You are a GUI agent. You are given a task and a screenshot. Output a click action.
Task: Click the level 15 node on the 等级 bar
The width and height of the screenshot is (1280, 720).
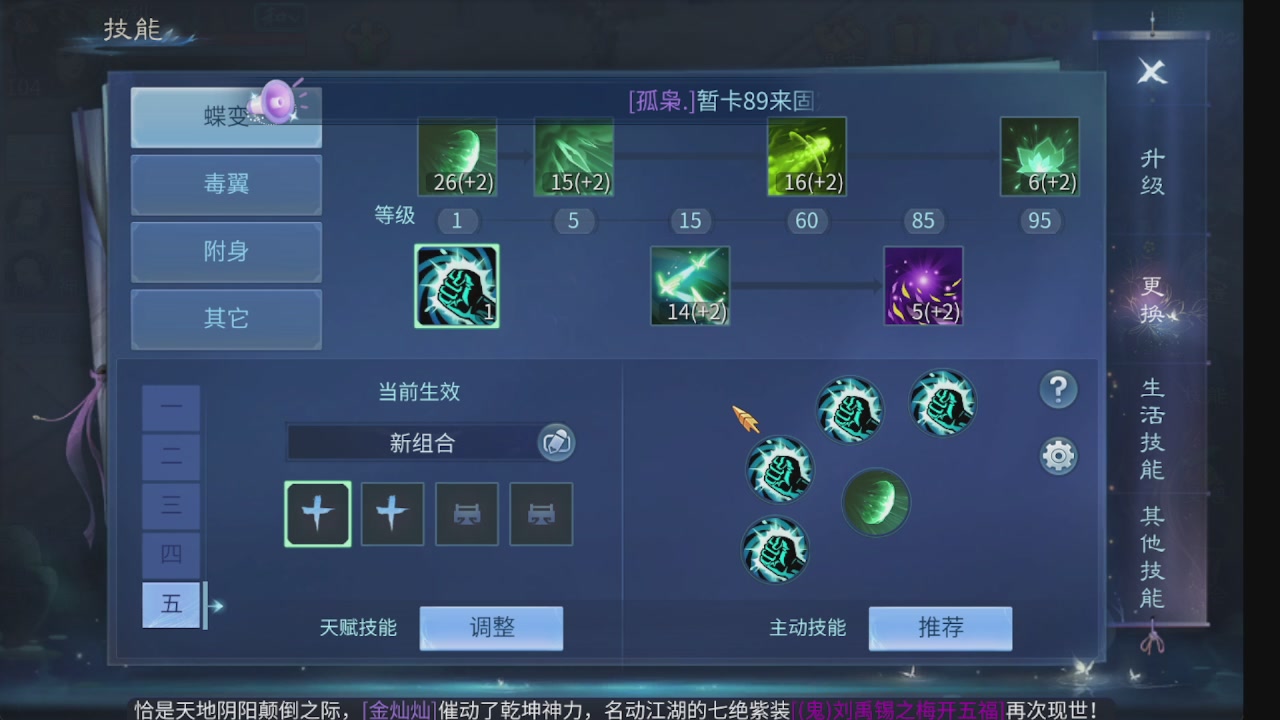(x=690, y=221)
